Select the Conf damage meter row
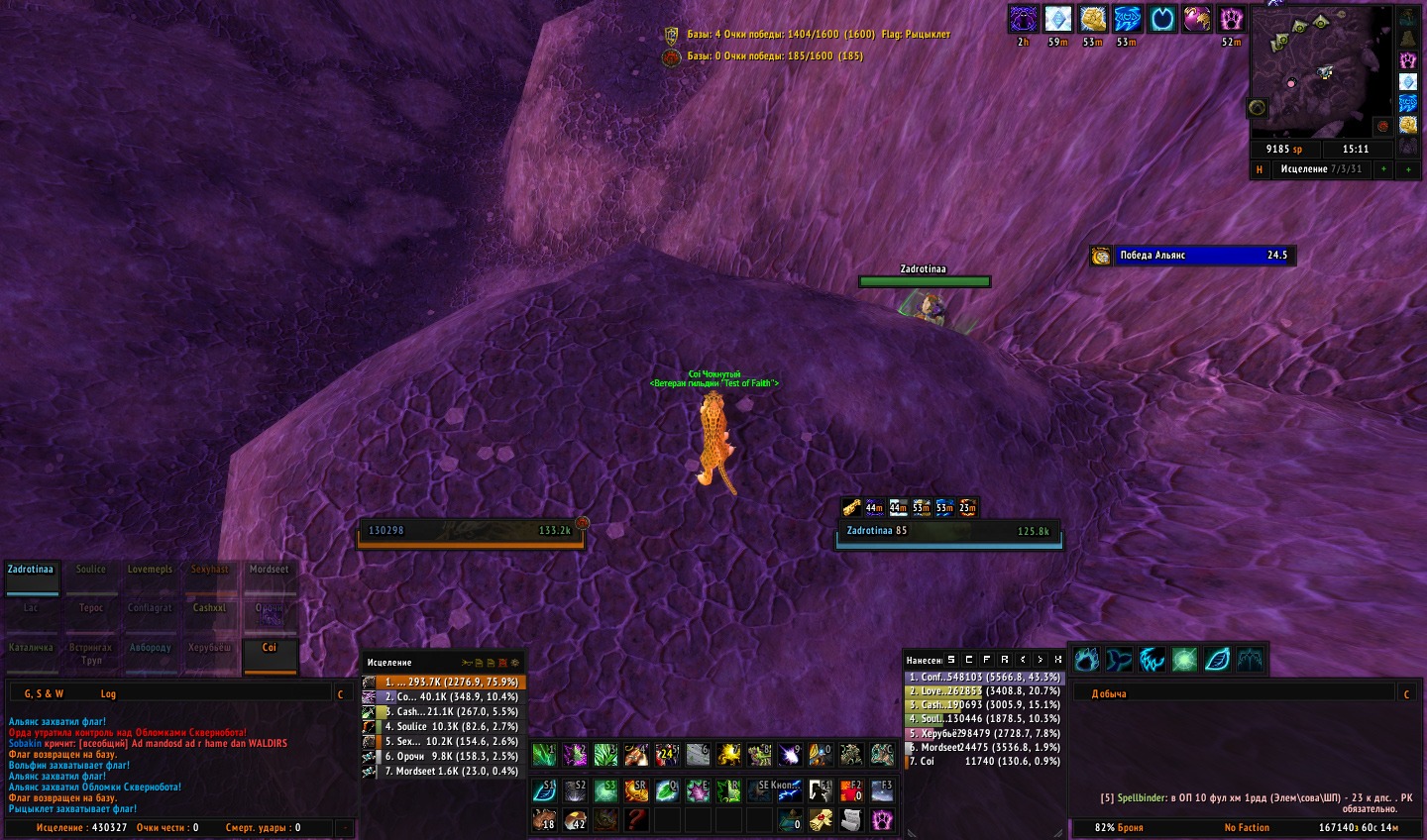This screenshot has height=840, width=1427. pos(984,678)
